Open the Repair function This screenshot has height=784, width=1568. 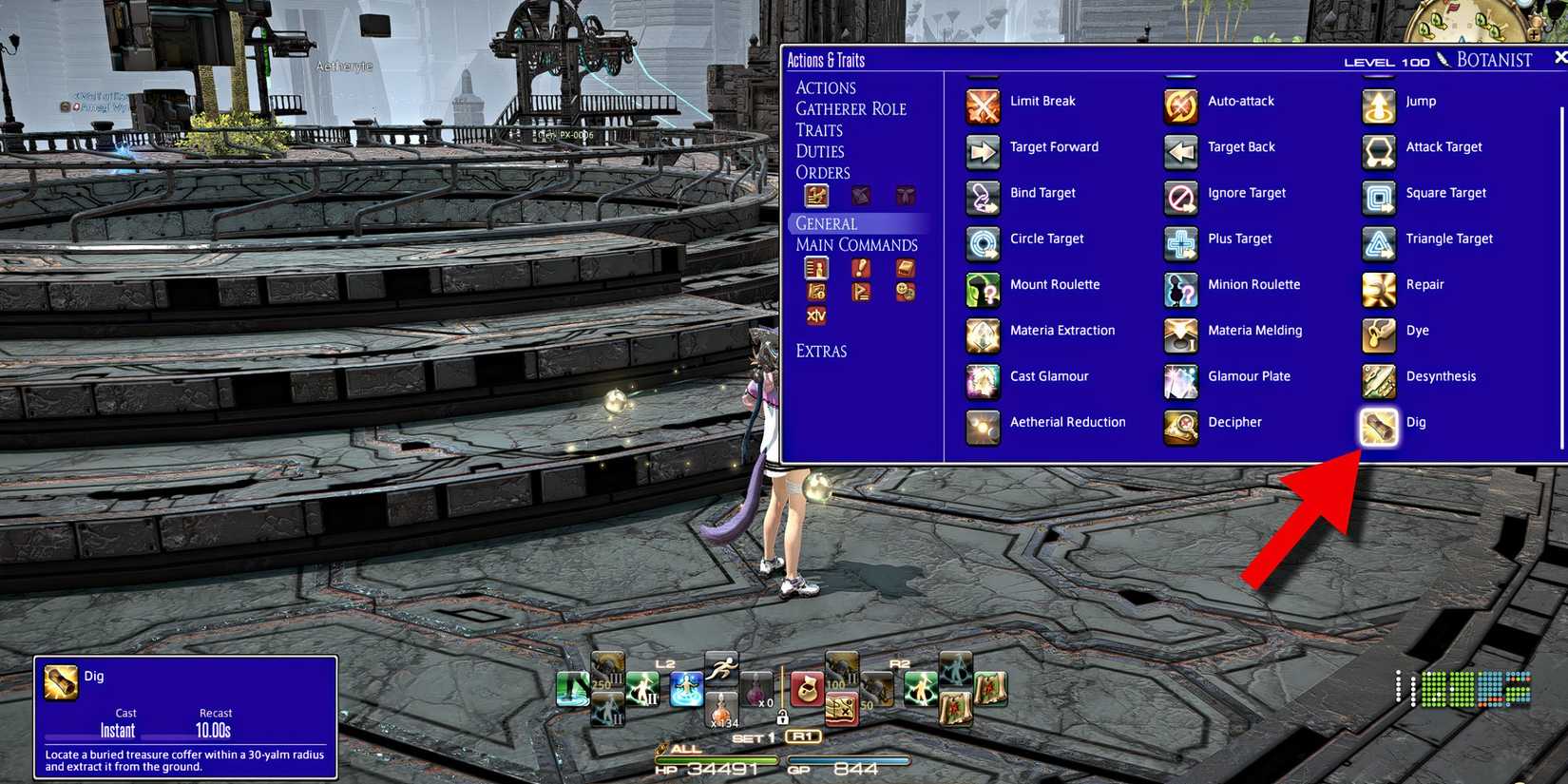click(1378, 290)
